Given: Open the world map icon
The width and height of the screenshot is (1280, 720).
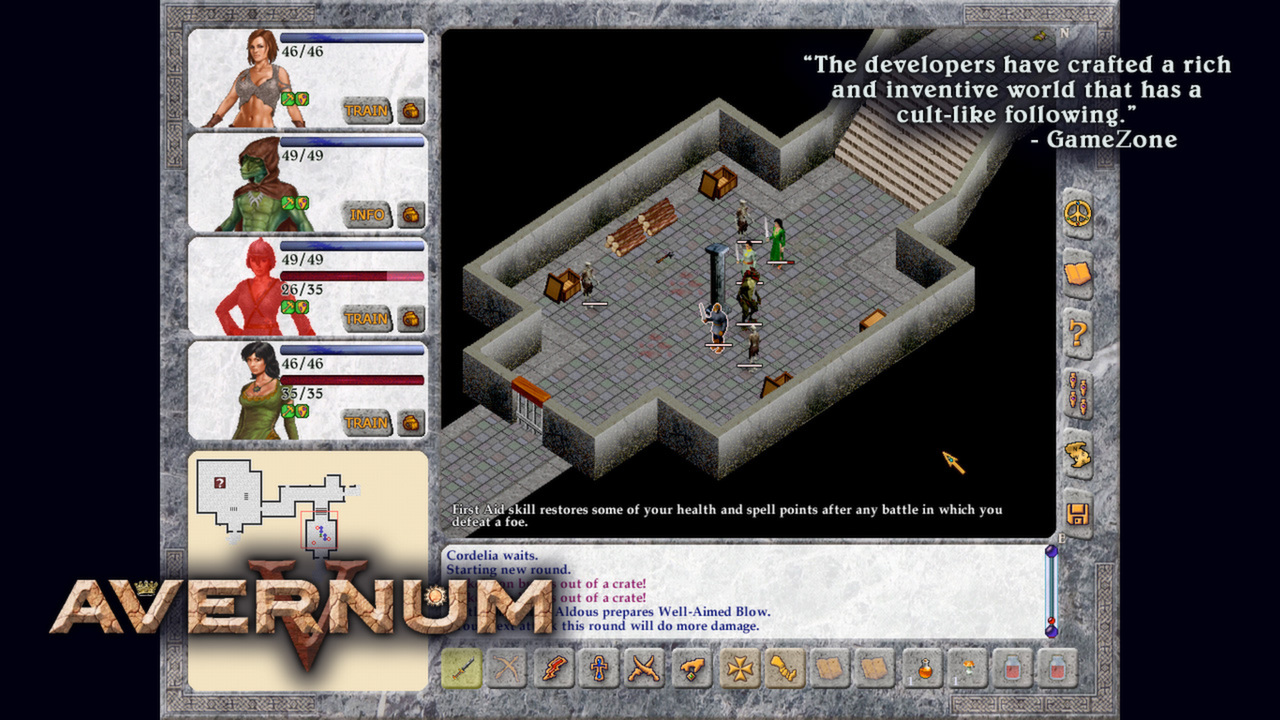Looking at the screenshot, I should (x=1077, y=452).
